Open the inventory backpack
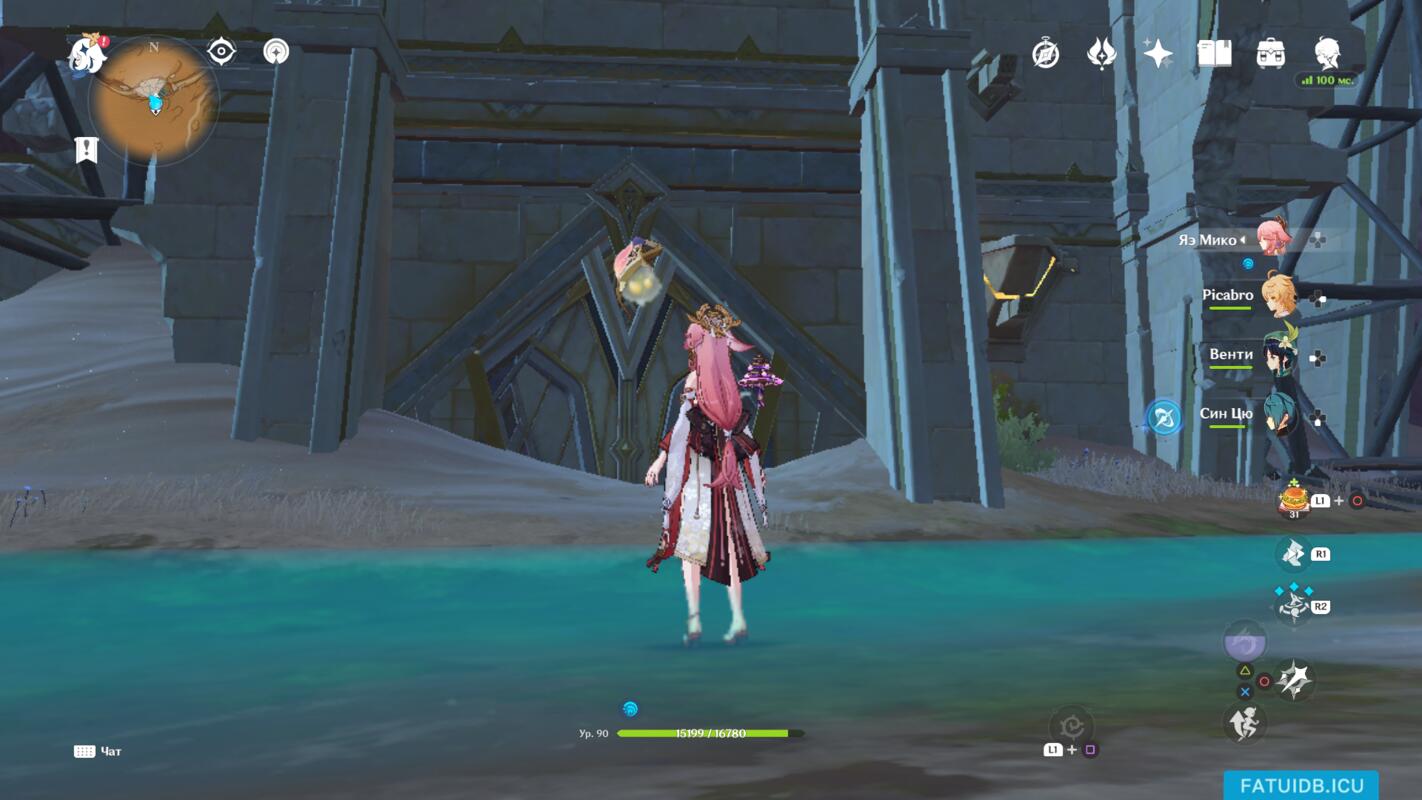The height and width of the screenshot is (800, 1422). (x=1271, y=54)
